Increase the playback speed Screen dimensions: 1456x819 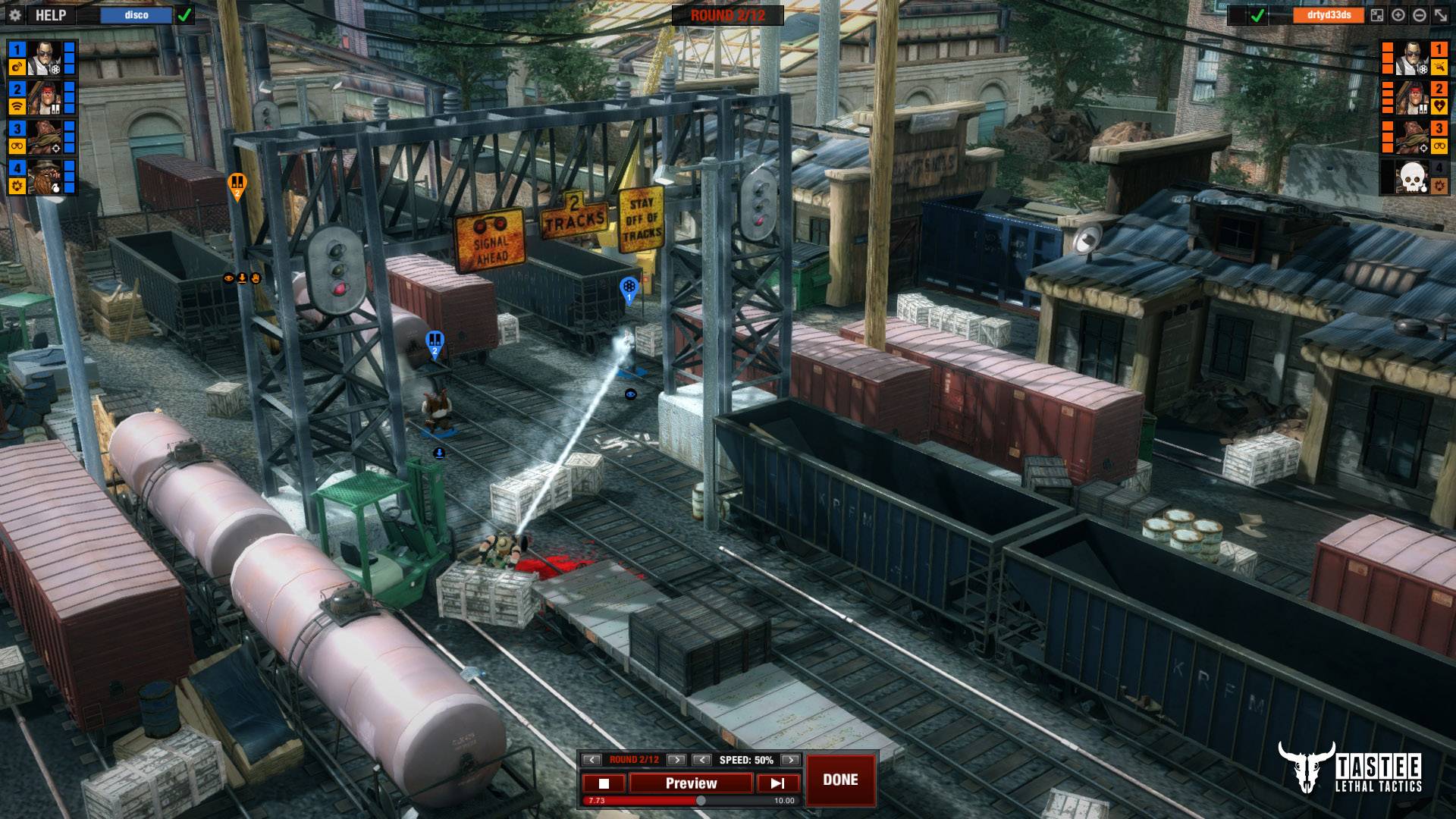click(x=790, y=760)
